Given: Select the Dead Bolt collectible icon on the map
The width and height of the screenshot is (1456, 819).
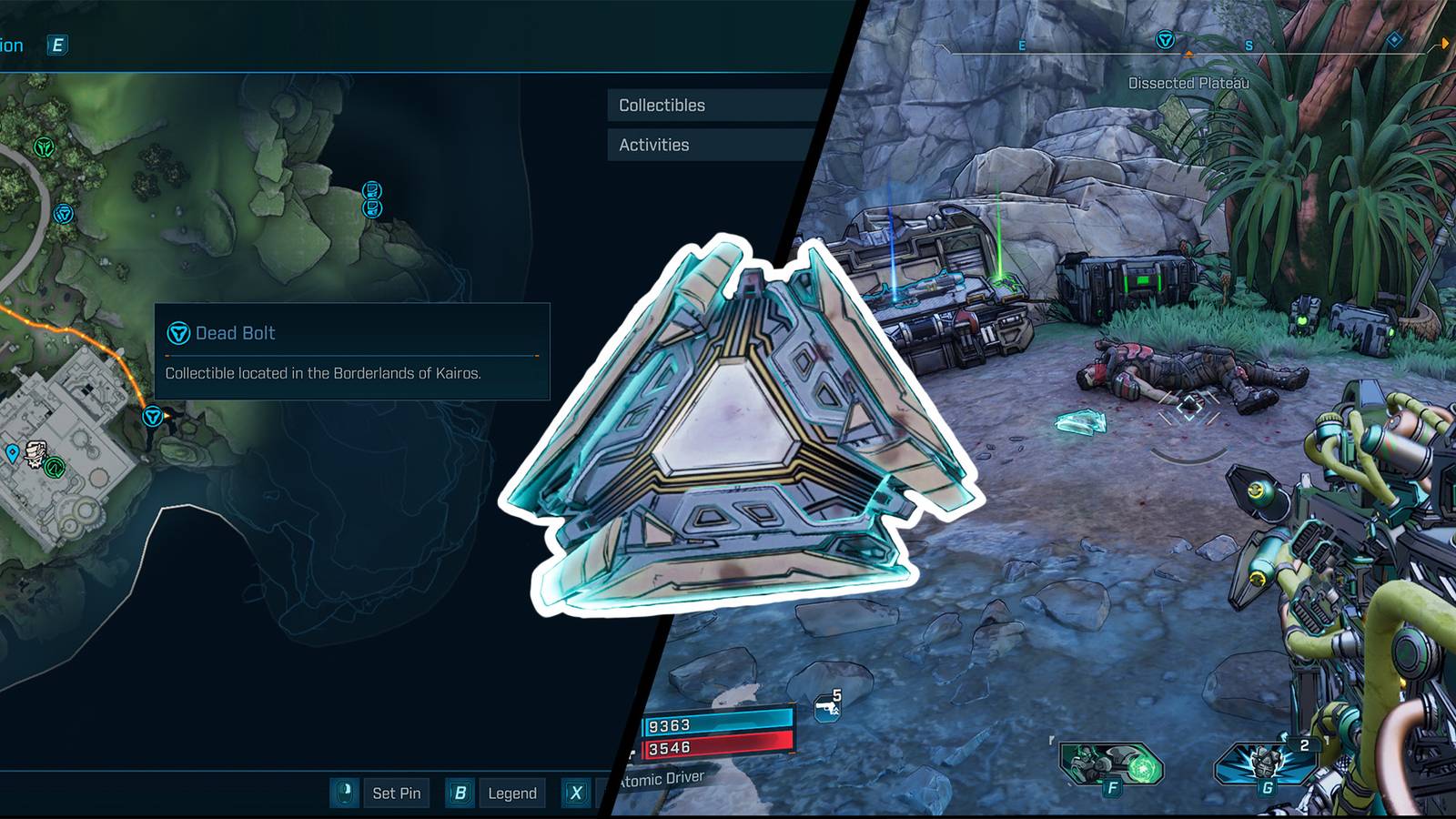Looking at the screenshot, I should [x=152, y=416].
